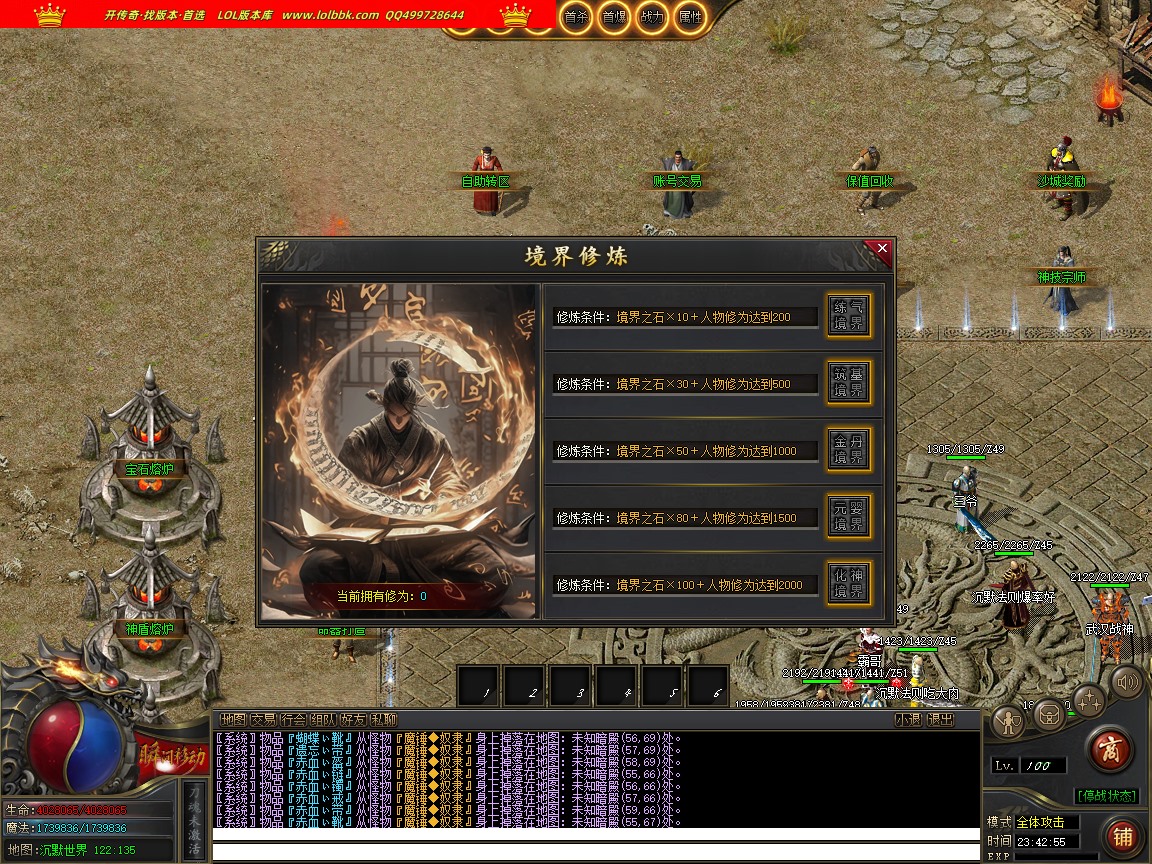
Task: Activate the 金丹境界 cultivation button
Action: (x=848, y=449)
